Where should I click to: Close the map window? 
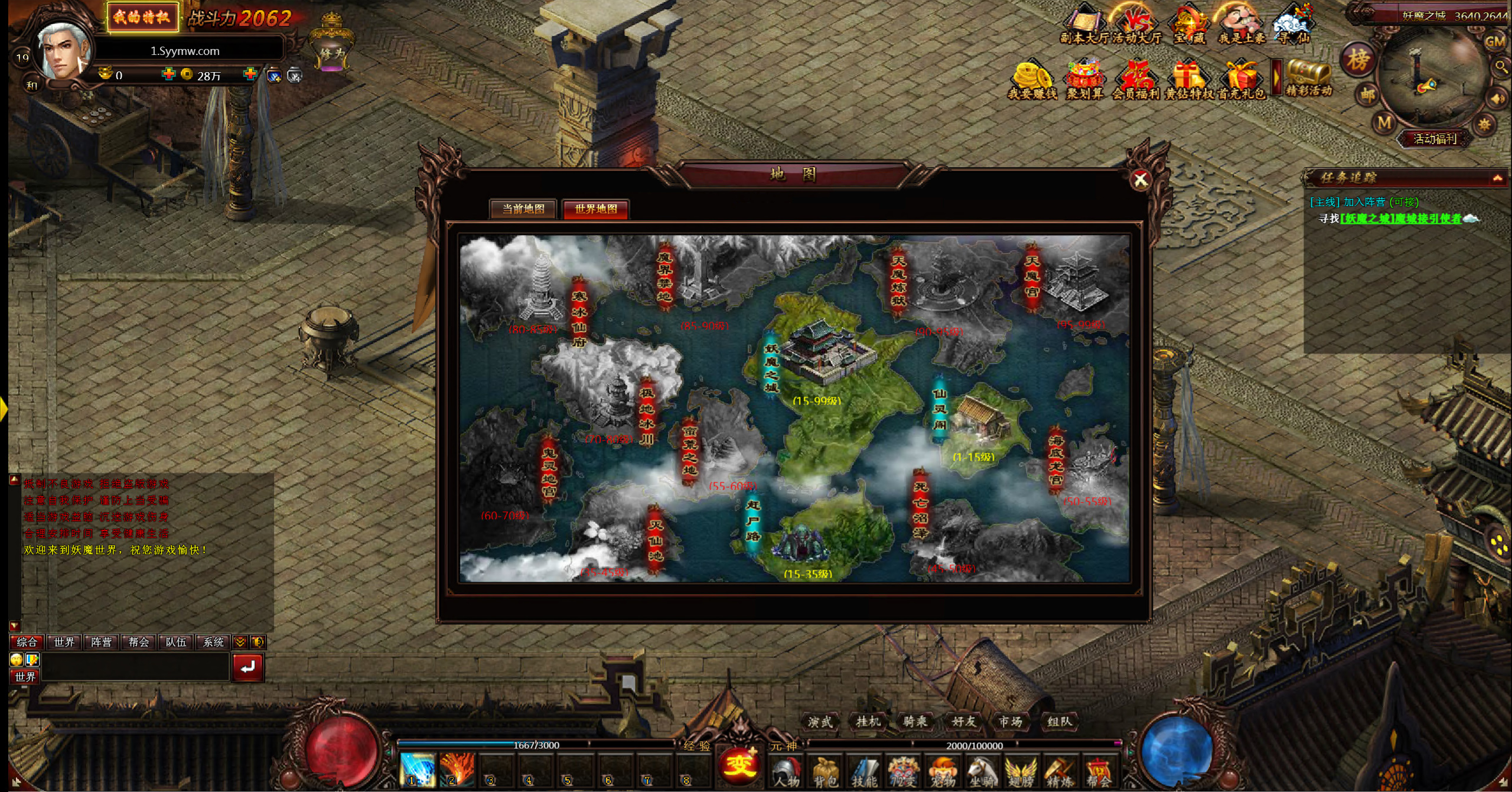point(1140,180)
